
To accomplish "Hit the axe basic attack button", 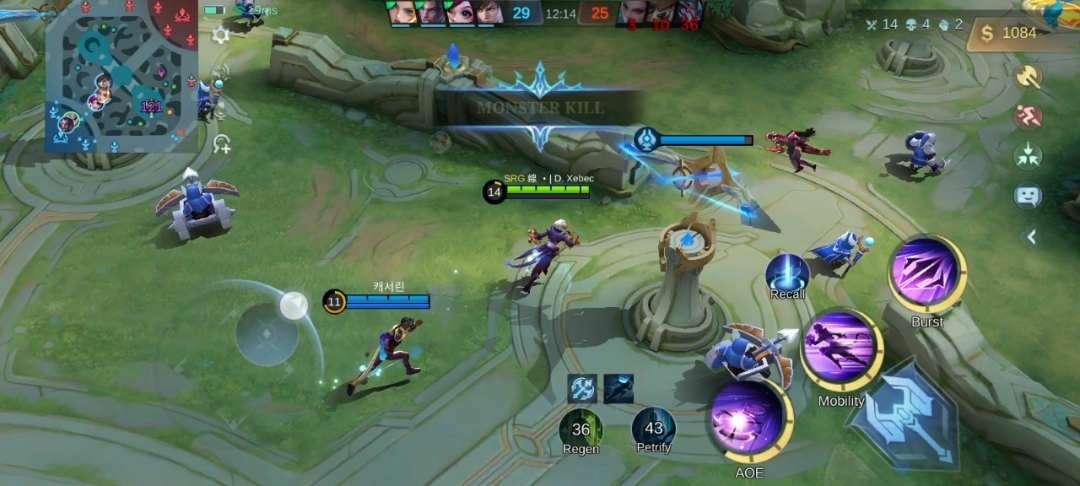I will (902, 415).
